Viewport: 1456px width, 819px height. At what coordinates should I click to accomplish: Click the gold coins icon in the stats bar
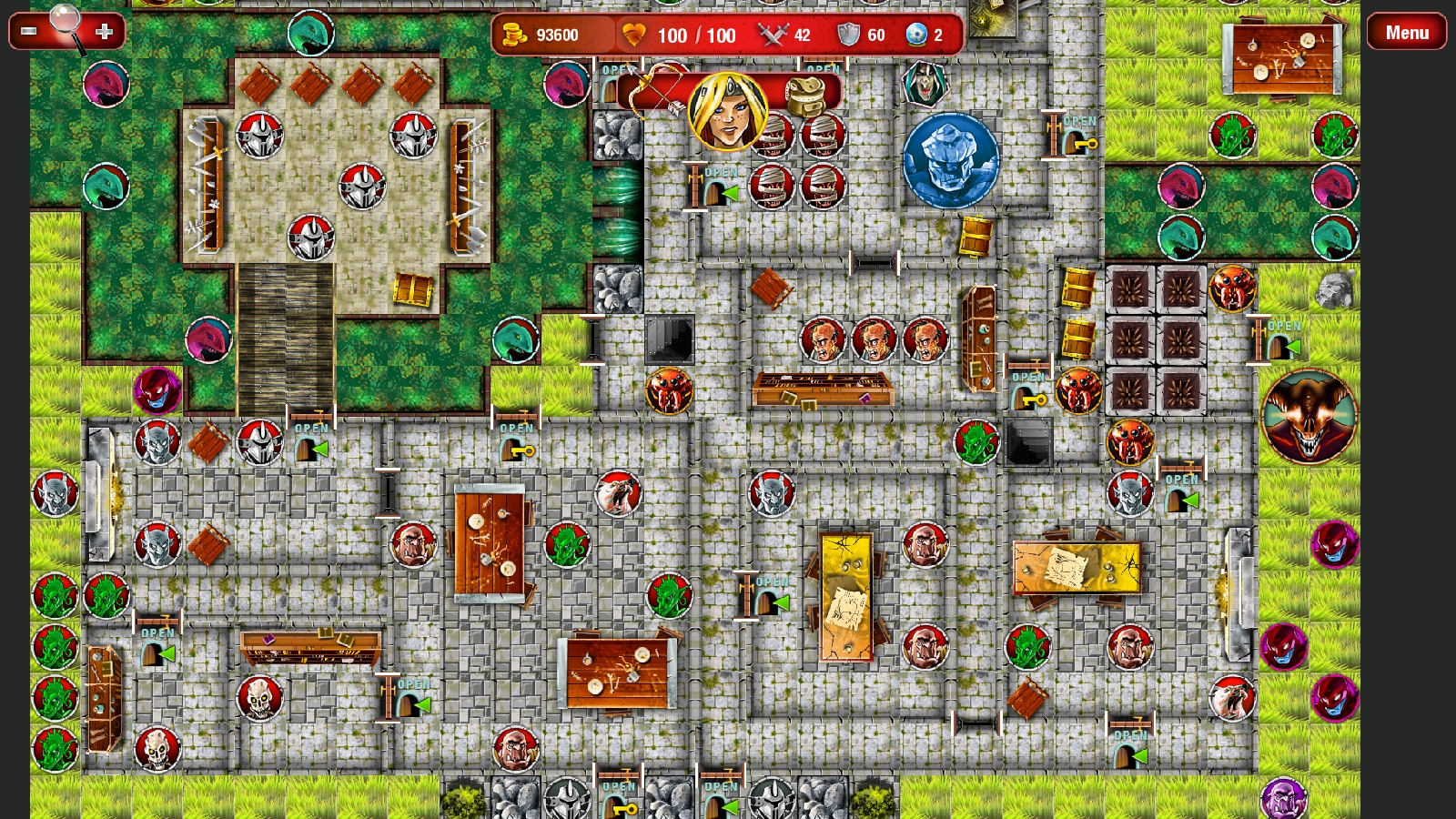[x=515, y=35]
